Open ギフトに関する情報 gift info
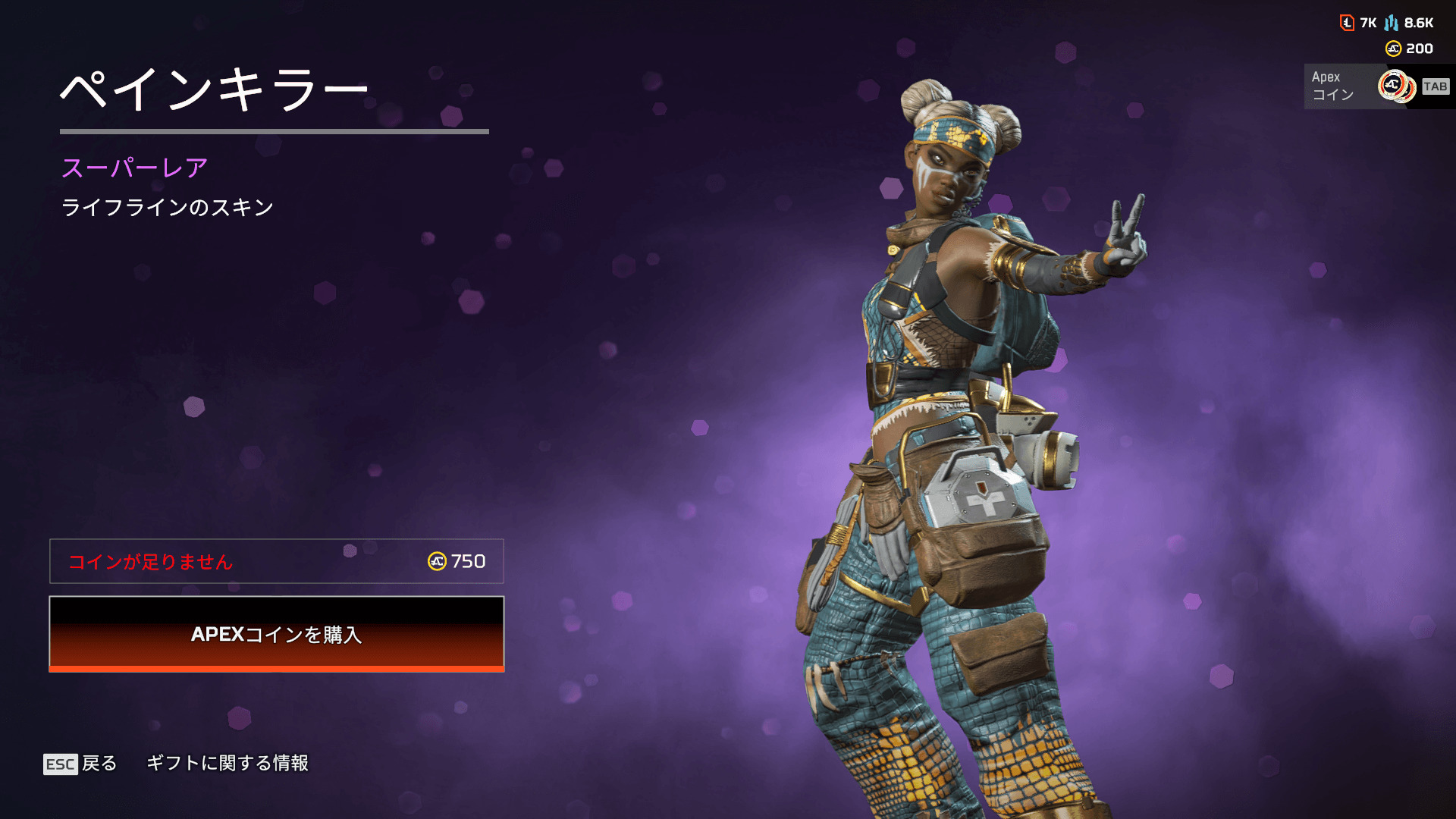The image size is (1456, 819). click(227, 763)
